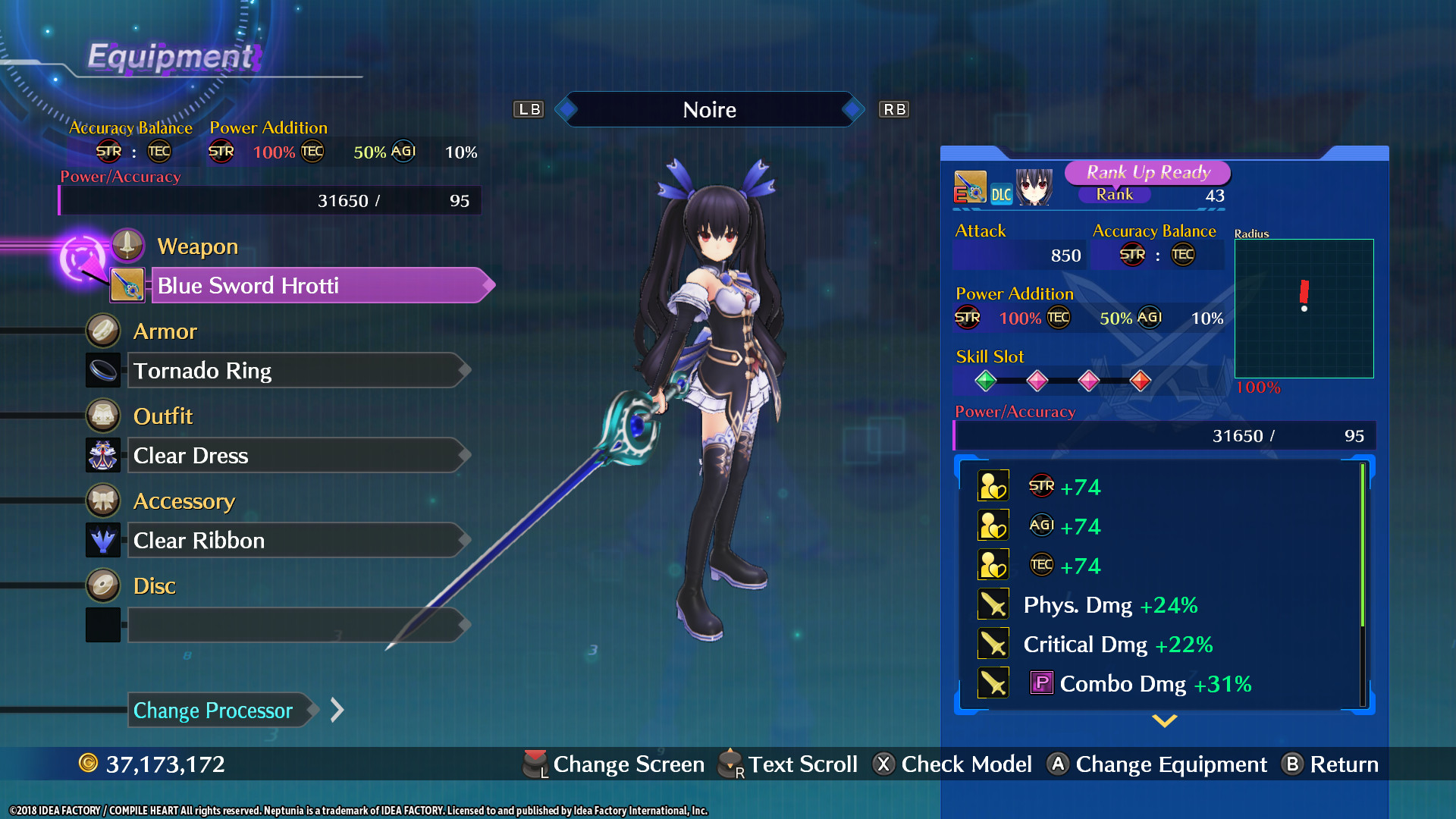Select the empty Disc slot icon
The width and height of the screenshot is (1456, 819).
tap(103, 624)
